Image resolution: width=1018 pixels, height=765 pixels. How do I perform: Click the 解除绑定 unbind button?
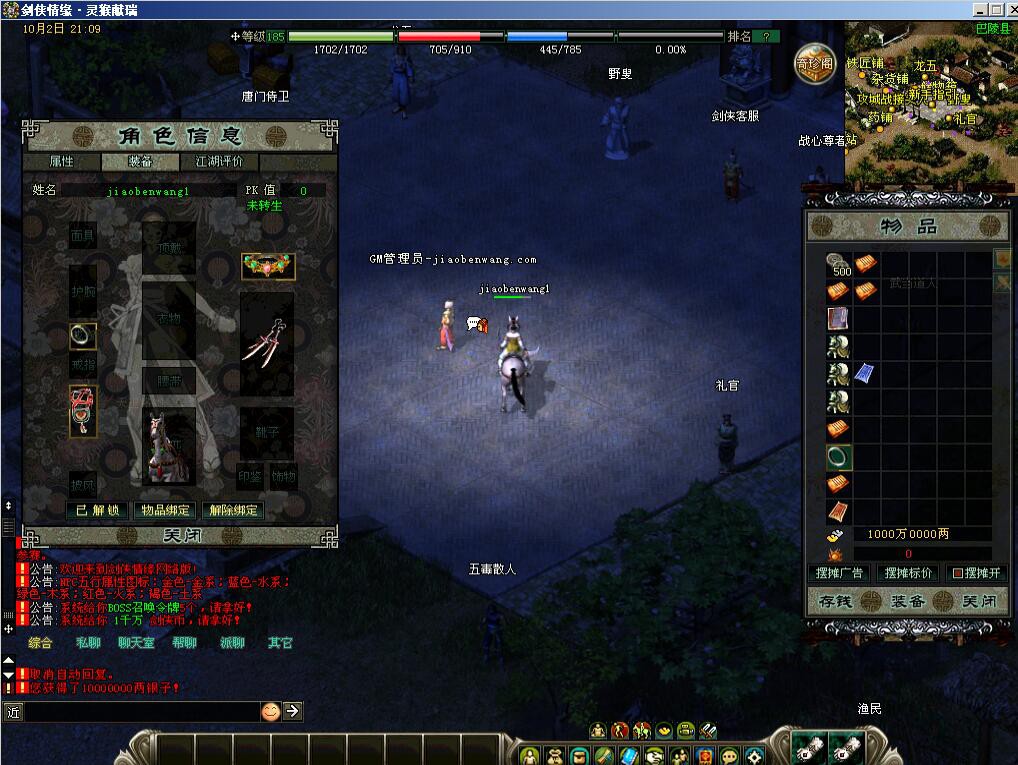233,510
